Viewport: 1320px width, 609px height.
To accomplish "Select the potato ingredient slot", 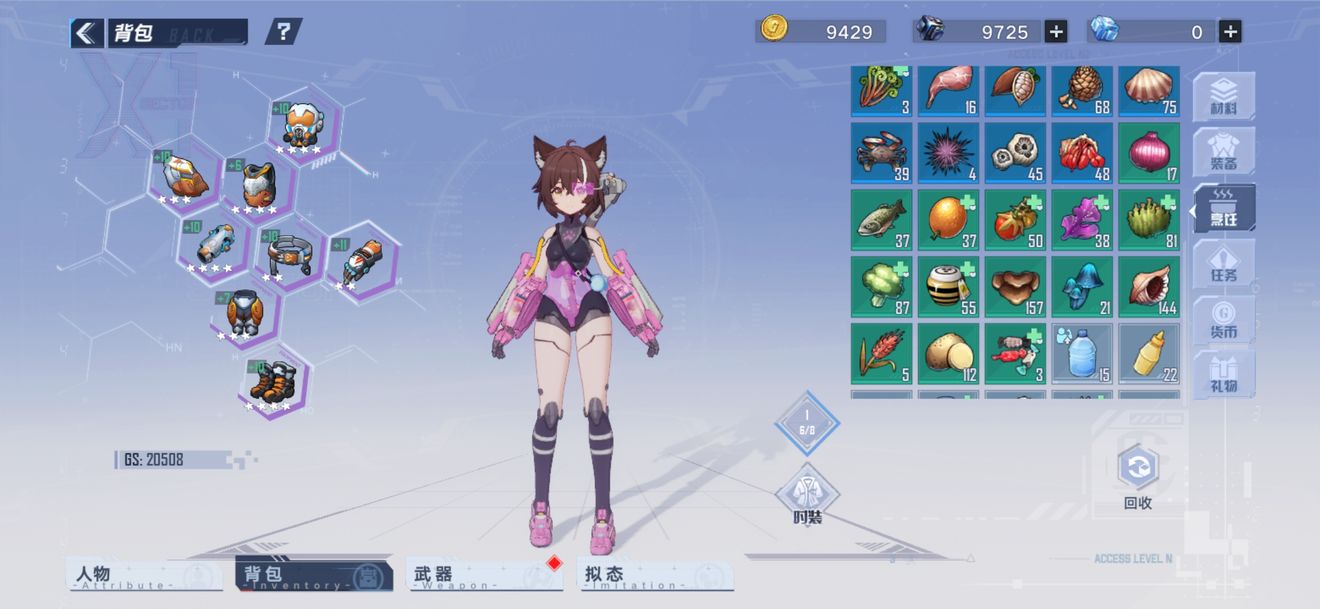I will [x=948, y=353].
